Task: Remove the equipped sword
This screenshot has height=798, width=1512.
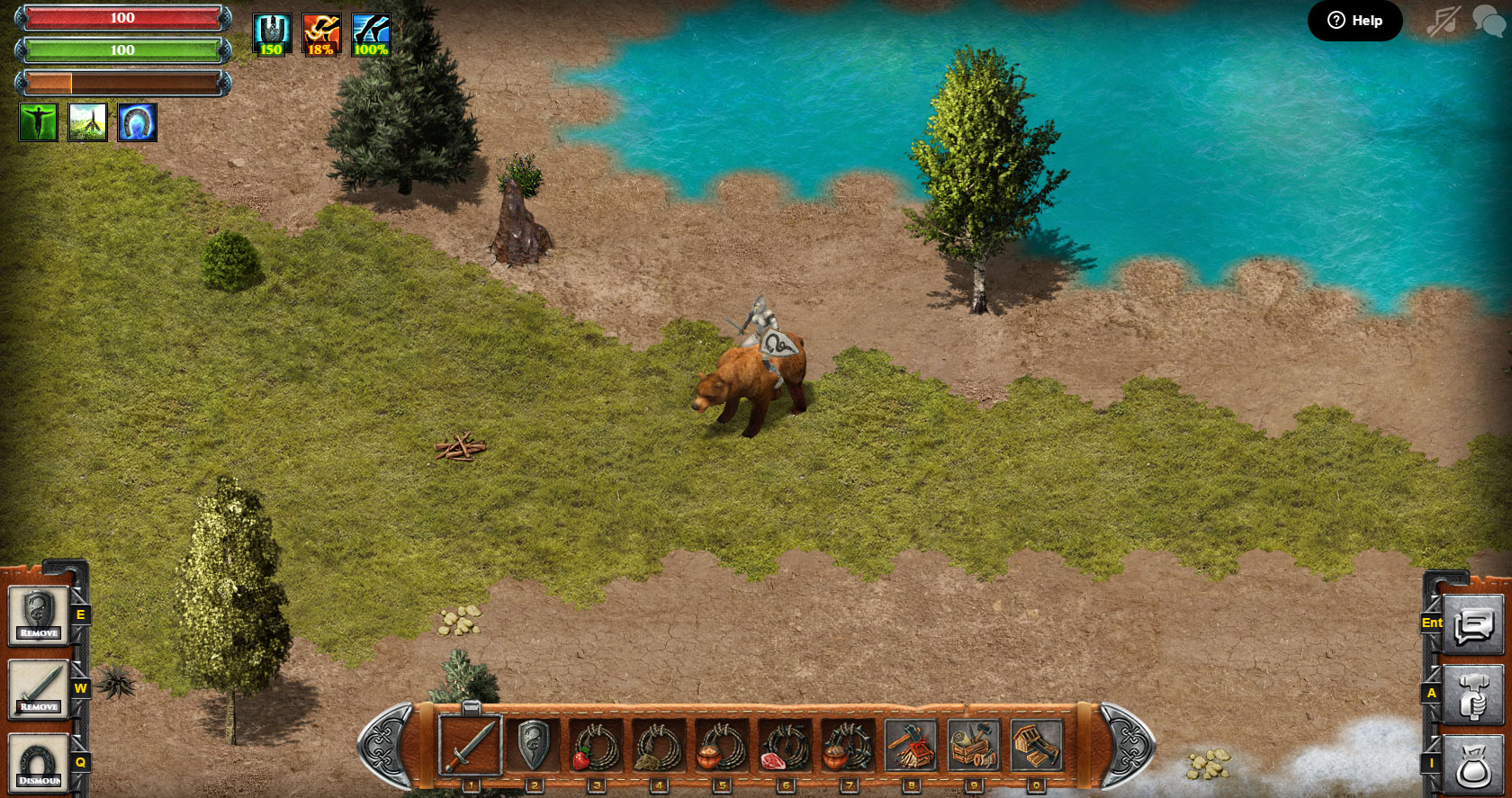Action: (x=39, y=689)
